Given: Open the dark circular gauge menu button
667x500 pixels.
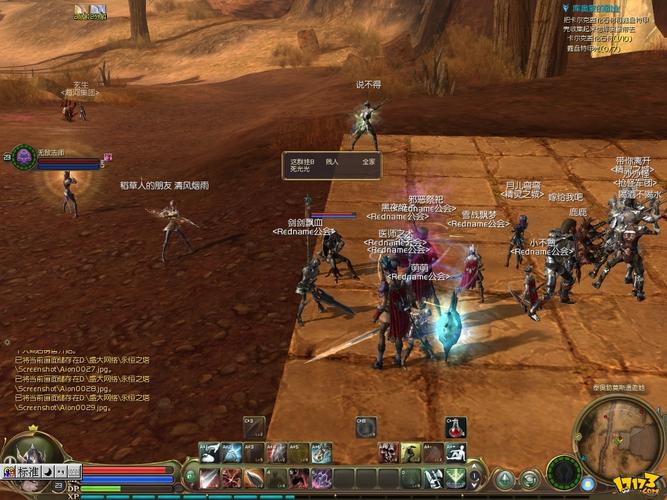Looking at the screenshot, I should [564, 472].
